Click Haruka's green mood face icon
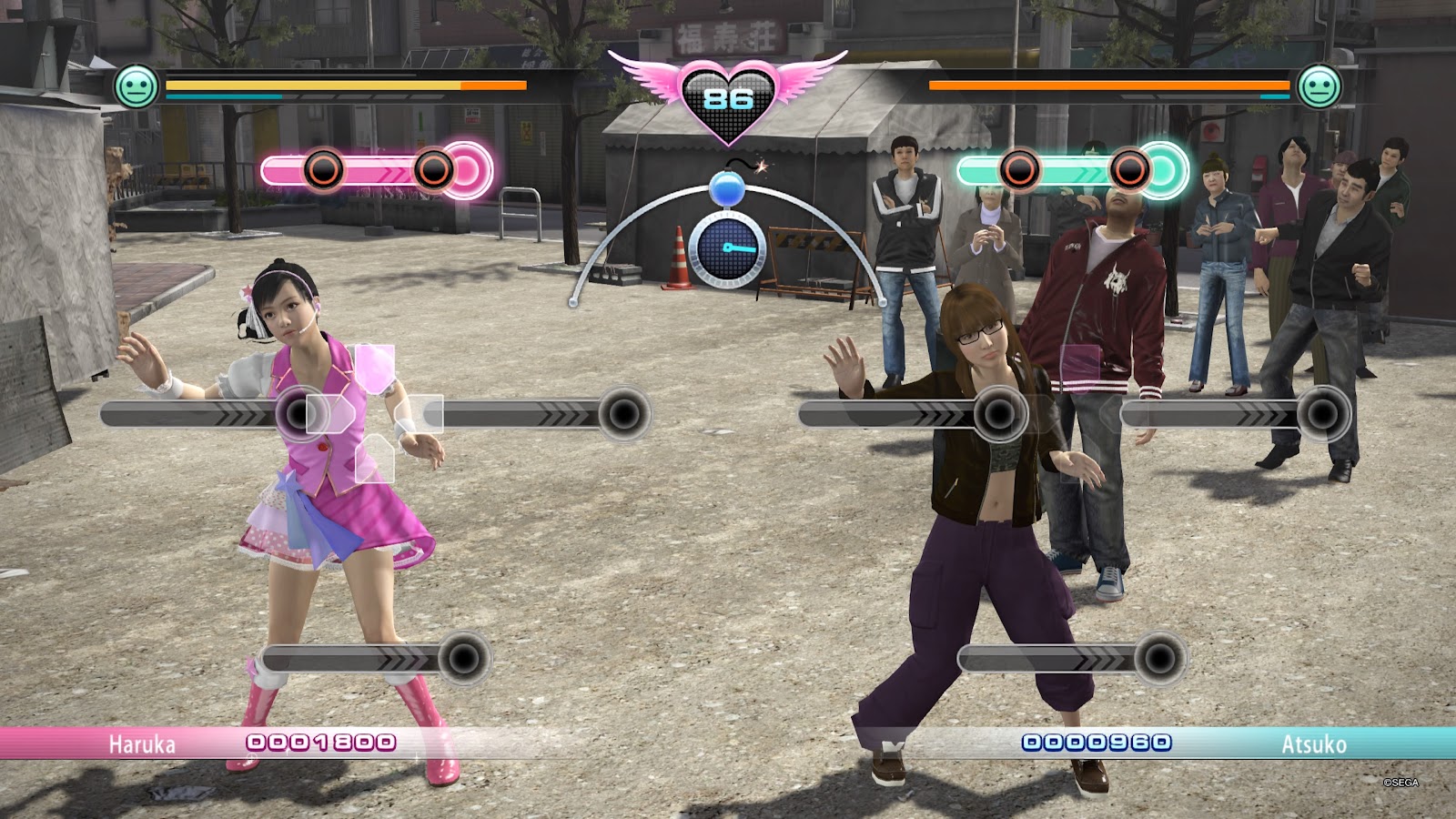This screenshot has height=819, width=1456. (x=136, y=87)
